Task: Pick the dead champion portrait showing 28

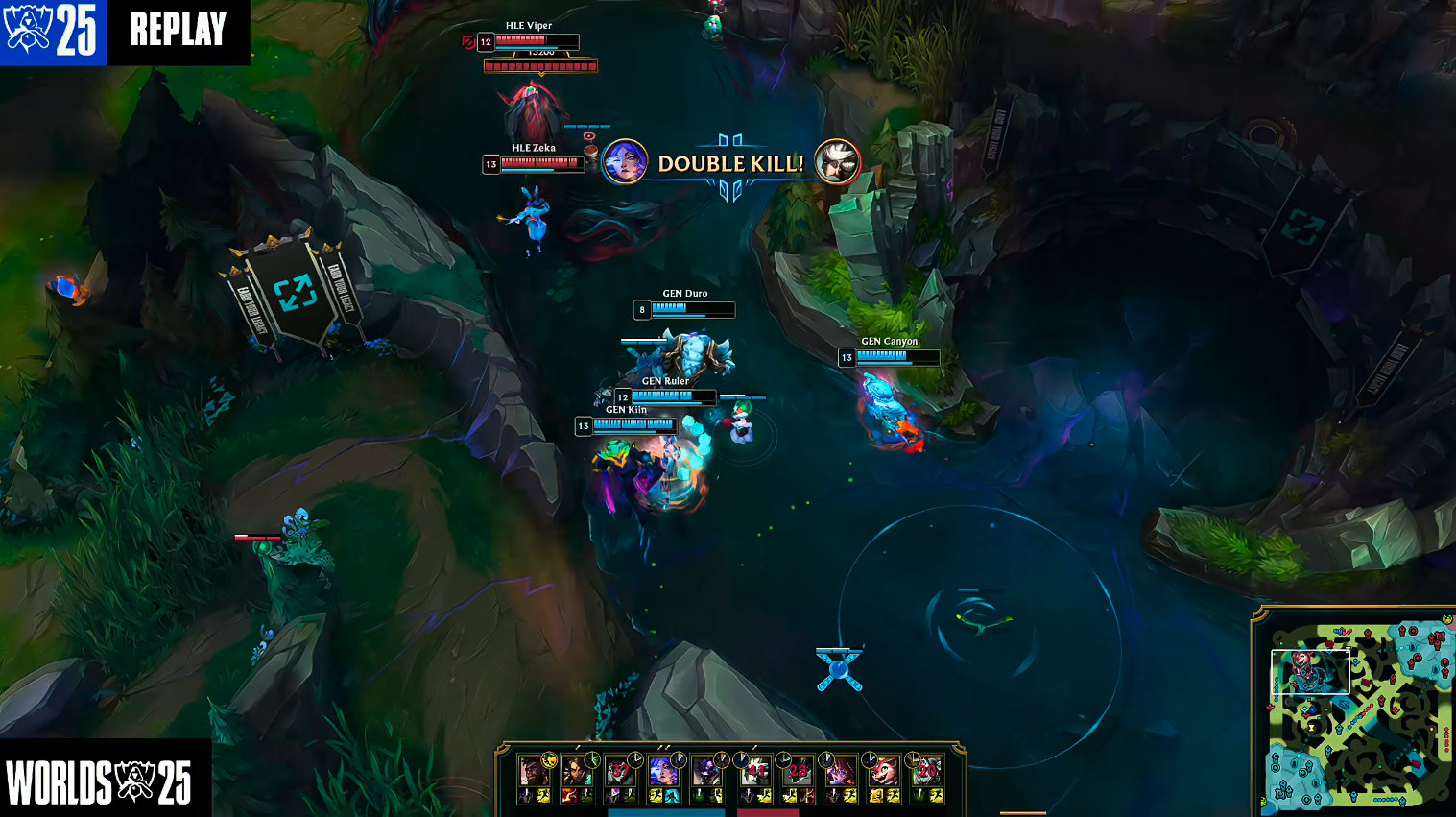Action: coord(798,771)
